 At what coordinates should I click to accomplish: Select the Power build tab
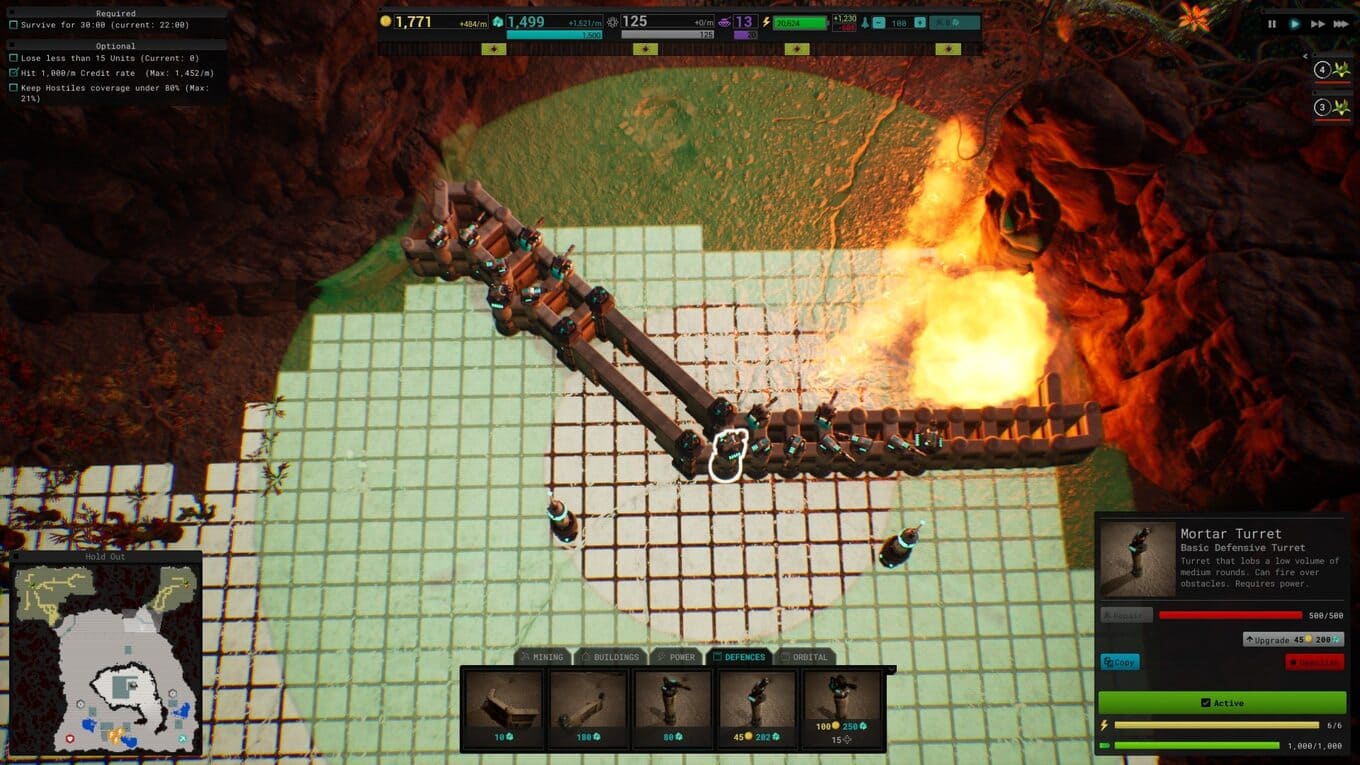(676, 657)
